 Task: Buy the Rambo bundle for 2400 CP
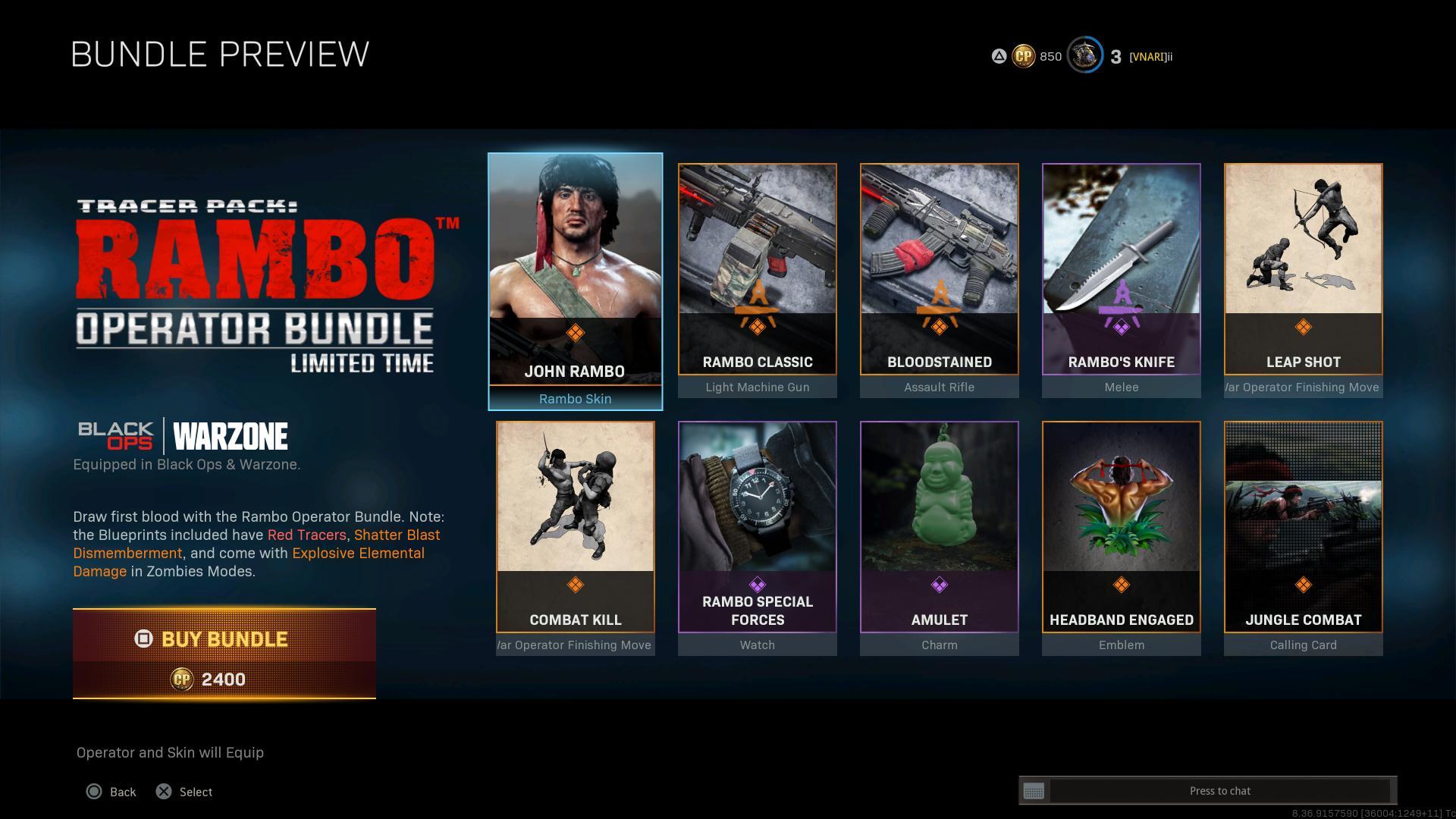click(x=224, y=652)
